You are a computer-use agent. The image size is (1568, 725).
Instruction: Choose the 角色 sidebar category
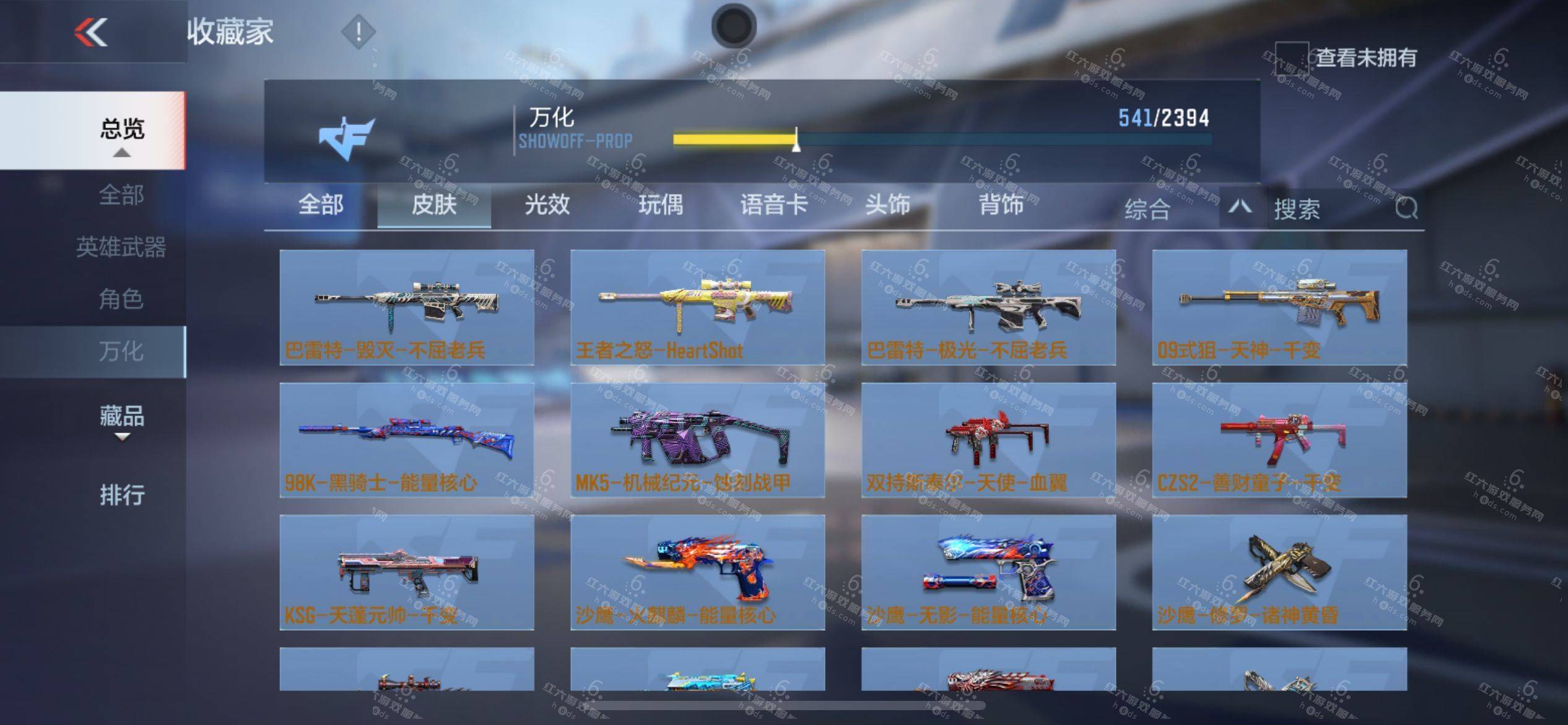(x=121, y=299)
